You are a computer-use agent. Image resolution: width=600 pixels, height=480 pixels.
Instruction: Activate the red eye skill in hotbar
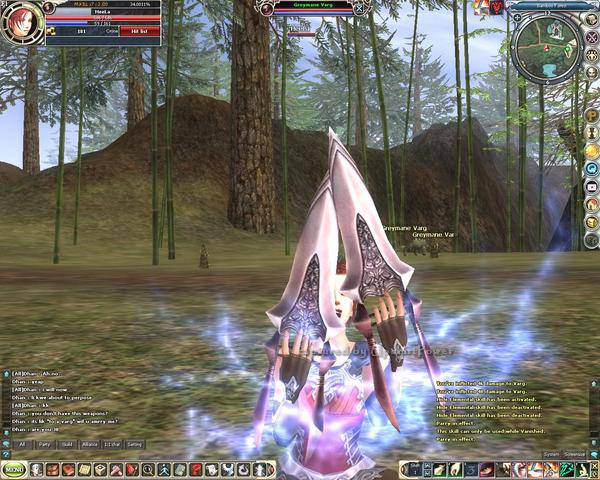487,470
